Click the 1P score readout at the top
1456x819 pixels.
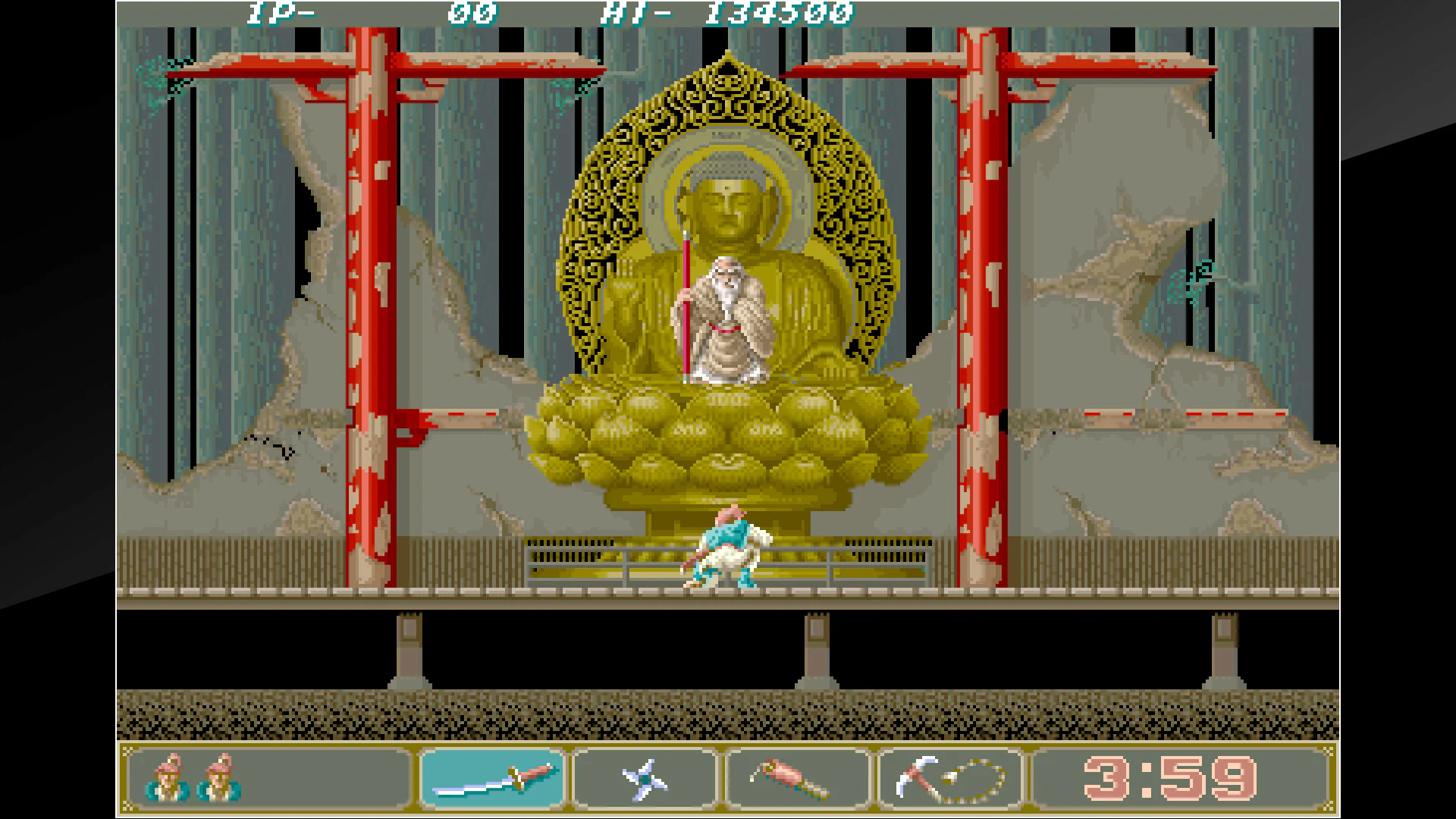tap(341, 11)
